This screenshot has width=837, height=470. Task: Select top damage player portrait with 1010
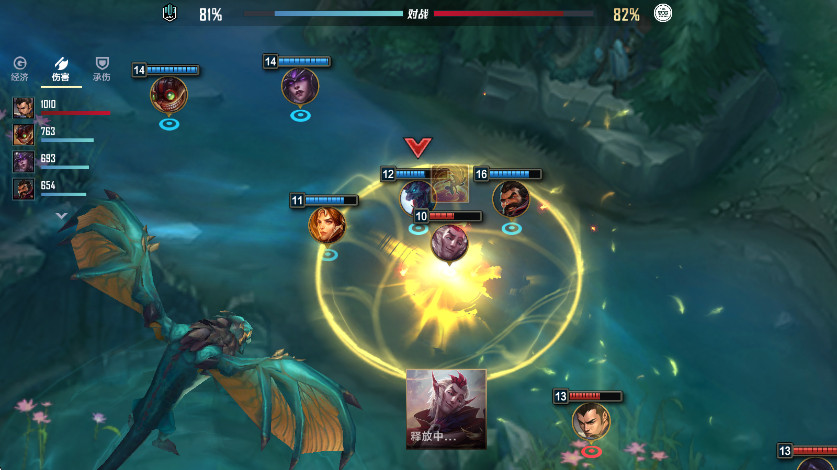[x=23, y=107]
